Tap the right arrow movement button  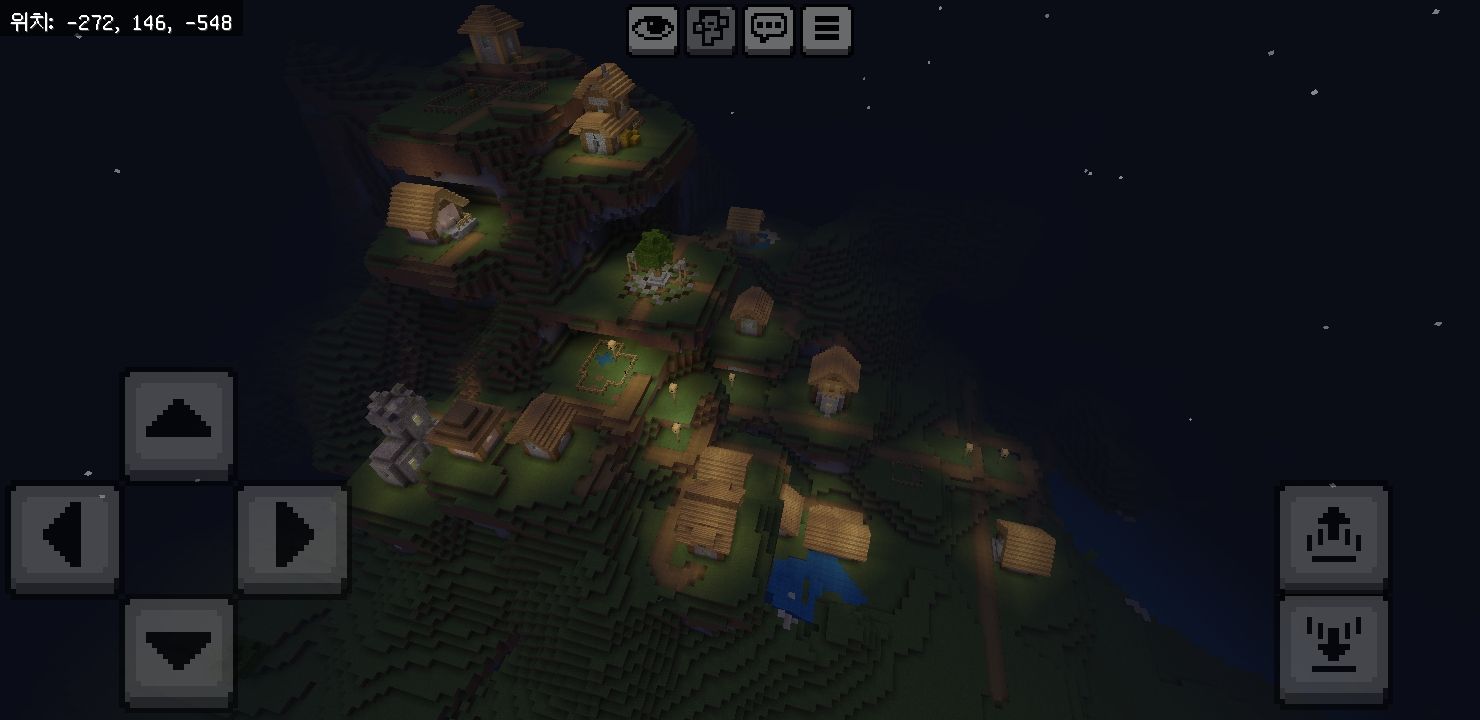292,538
